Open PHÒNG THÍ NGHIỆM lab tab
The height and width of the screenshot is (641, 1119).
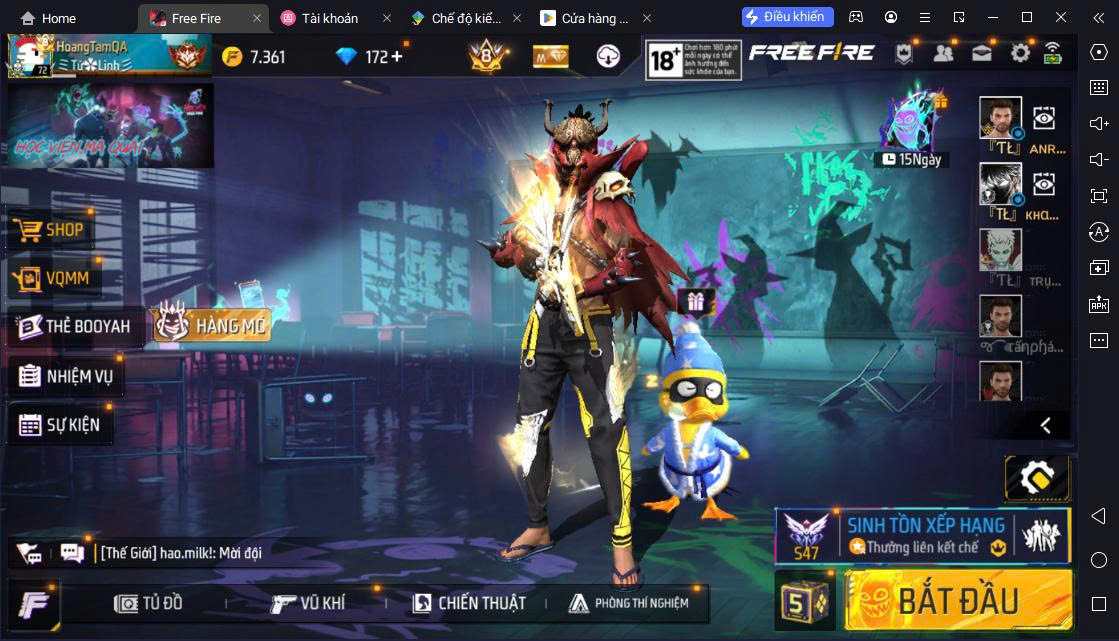(x=629, y=603)
